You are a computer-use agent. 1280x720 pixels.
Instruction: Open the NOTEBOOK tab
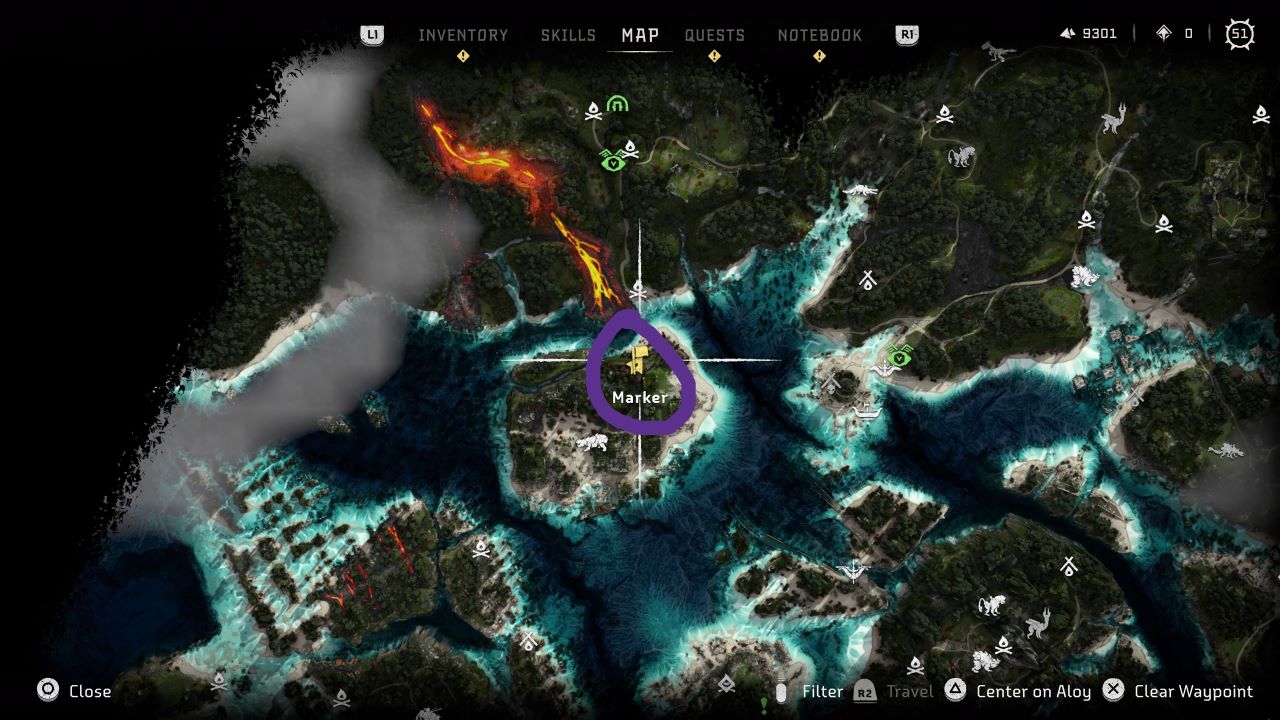[x=820, y=35]
